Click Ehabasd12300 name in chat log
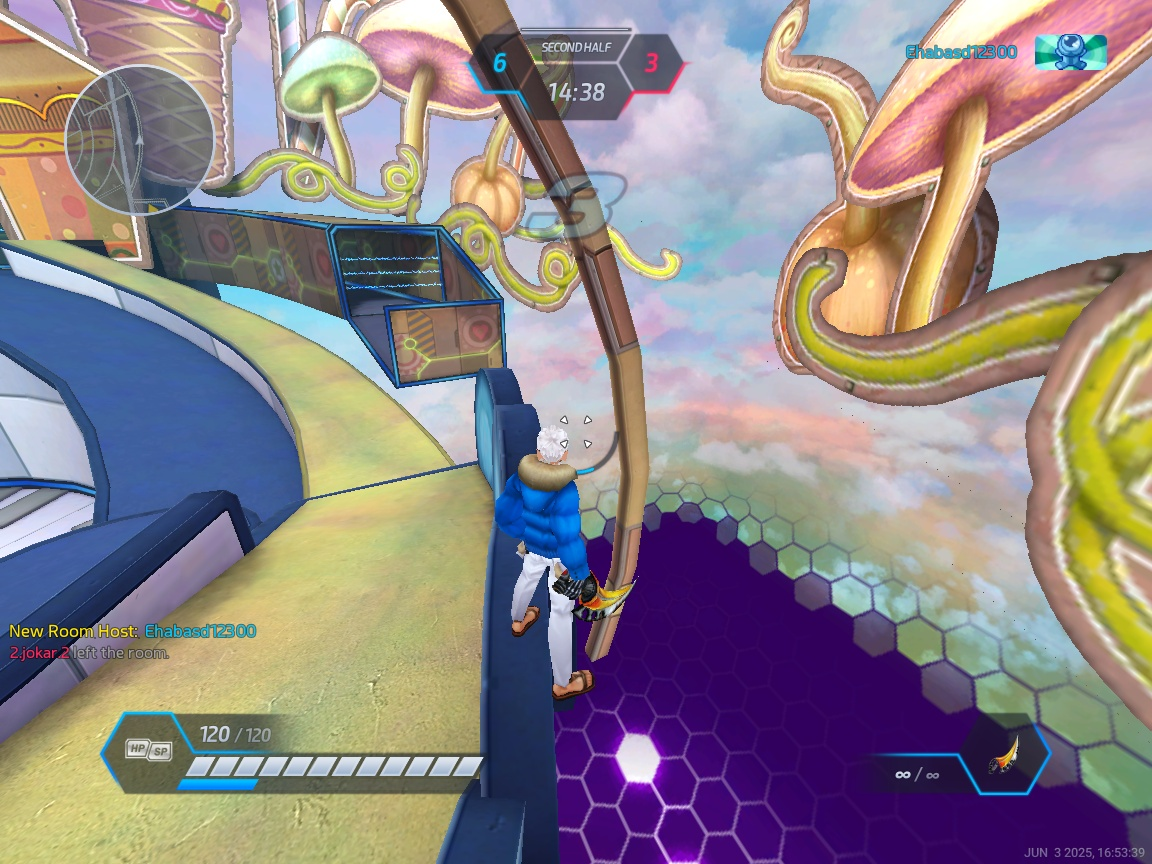Image resolution: width=1152 pixels, height=864 pixels. tap(200, 631)
